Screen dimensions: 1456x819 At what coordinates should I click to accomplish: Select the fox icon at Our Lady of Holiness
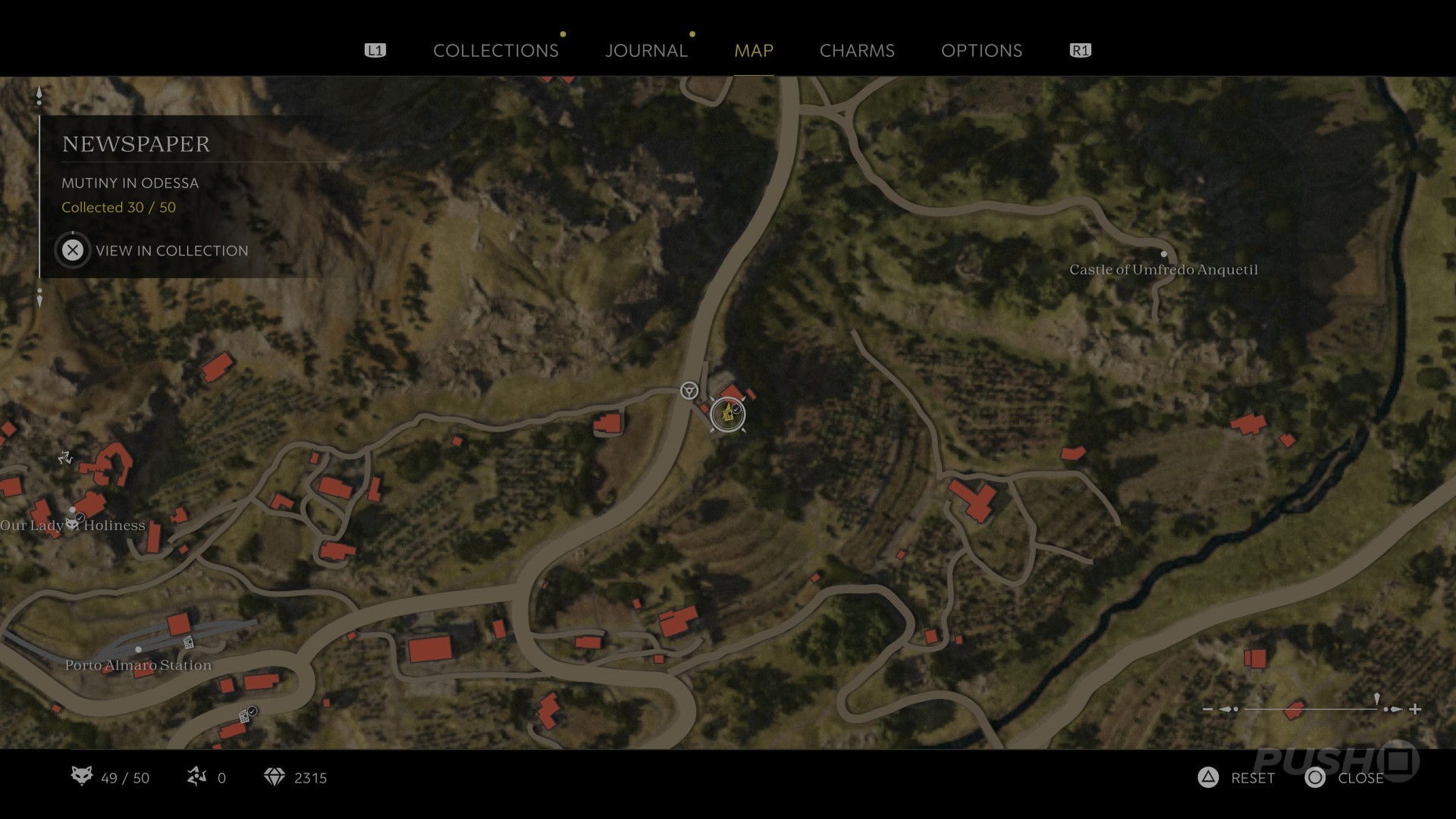pos(73,525)
